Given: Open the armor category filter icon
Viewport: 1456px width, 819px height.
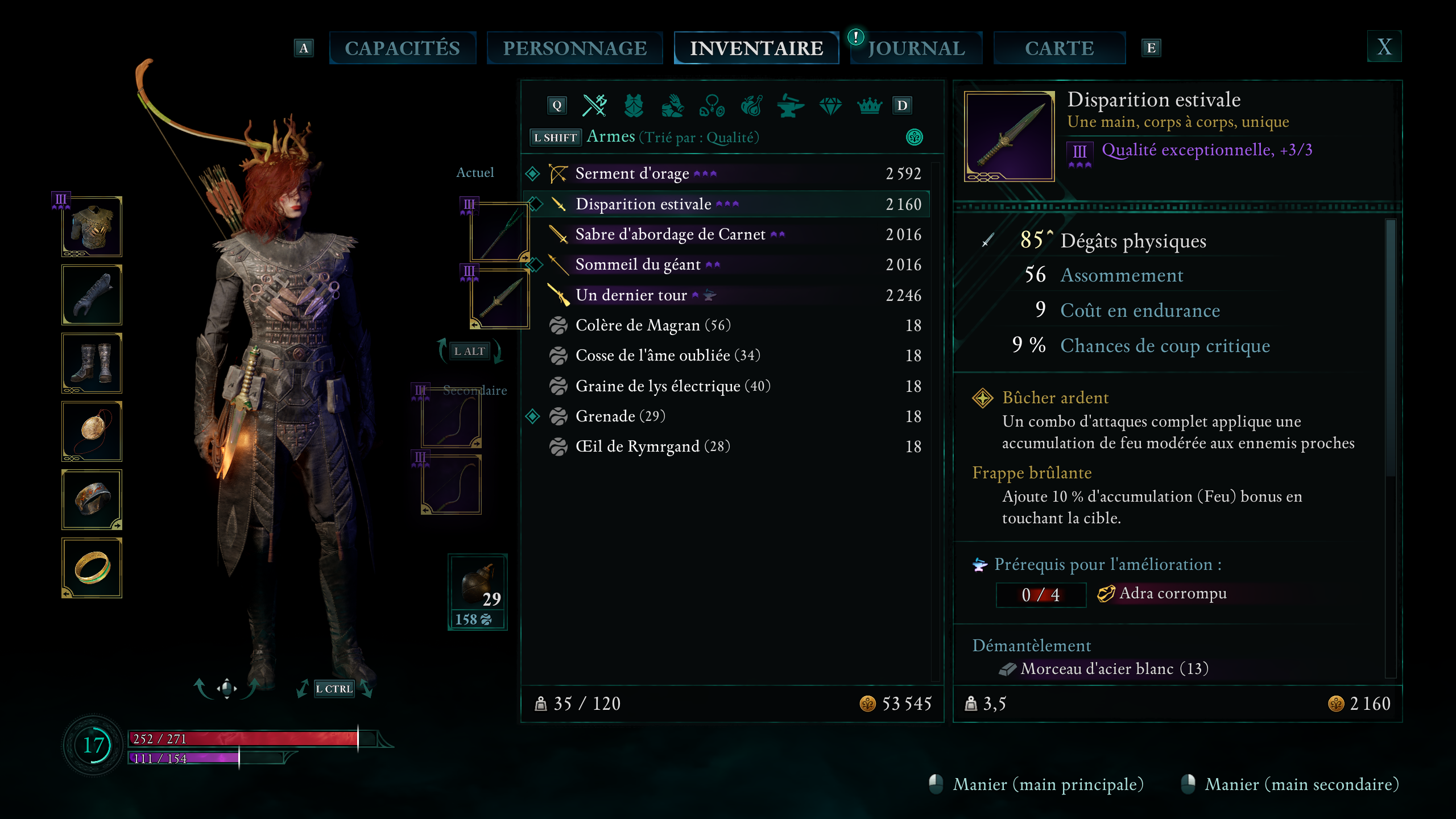Looking at the screenshot, I should coord(634,106).
